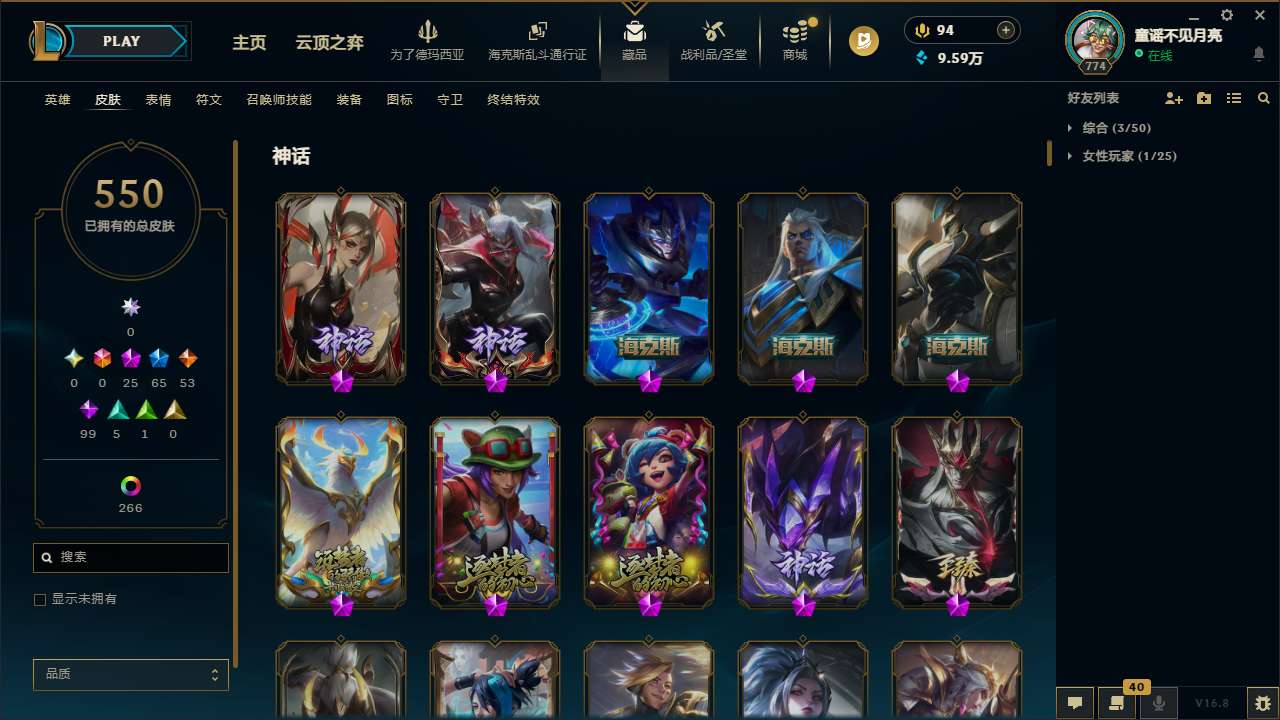Click the friend list search magnifier
This screenshot has width=1280, height=720.
coord(1264,98)
